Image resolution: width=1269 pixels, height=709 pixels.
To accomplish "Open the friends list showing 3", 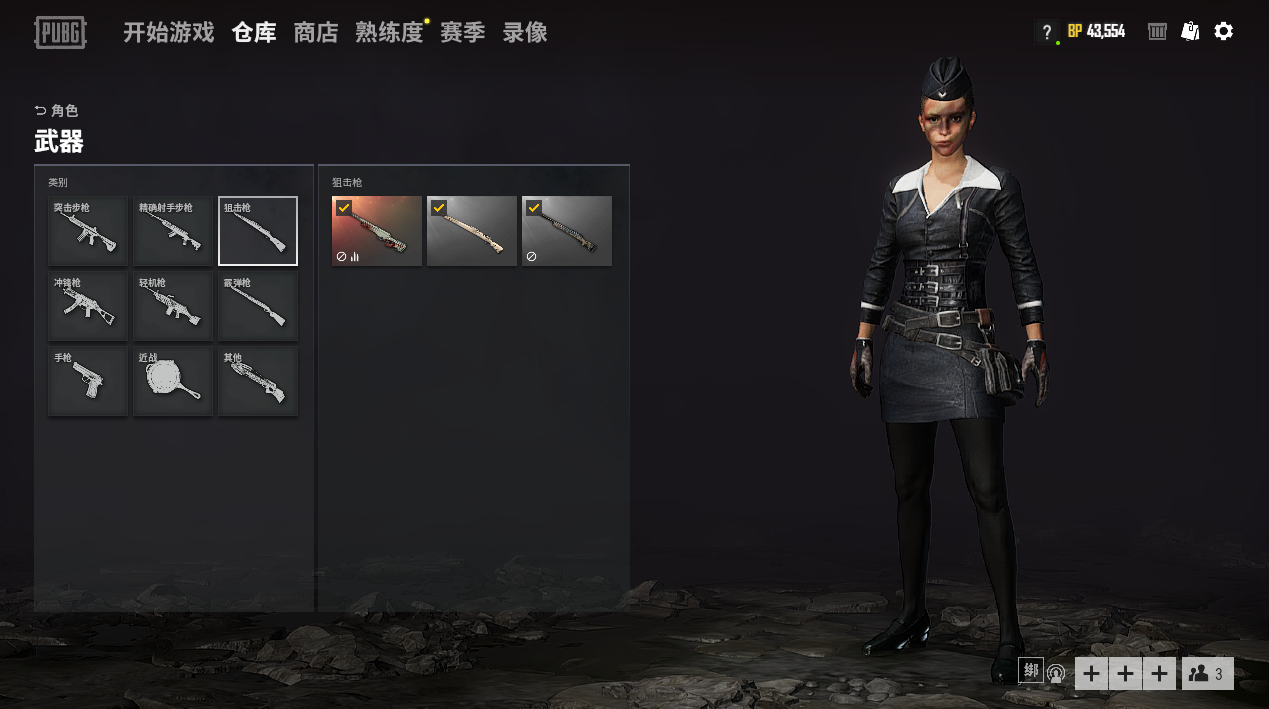I will point(1207,674).
